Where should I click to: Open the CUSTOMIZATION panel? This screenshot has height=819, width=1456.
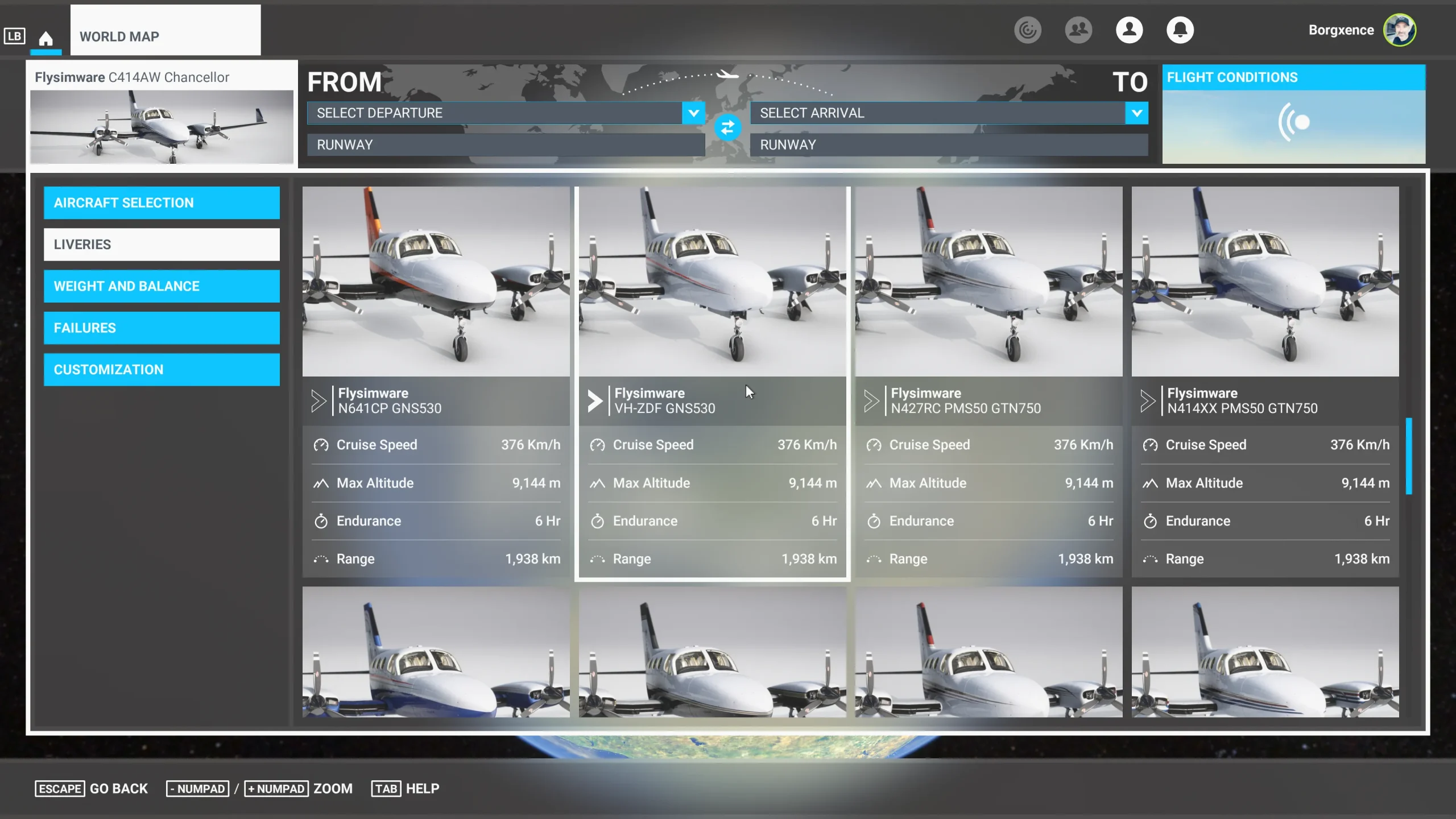coord(162,369)
